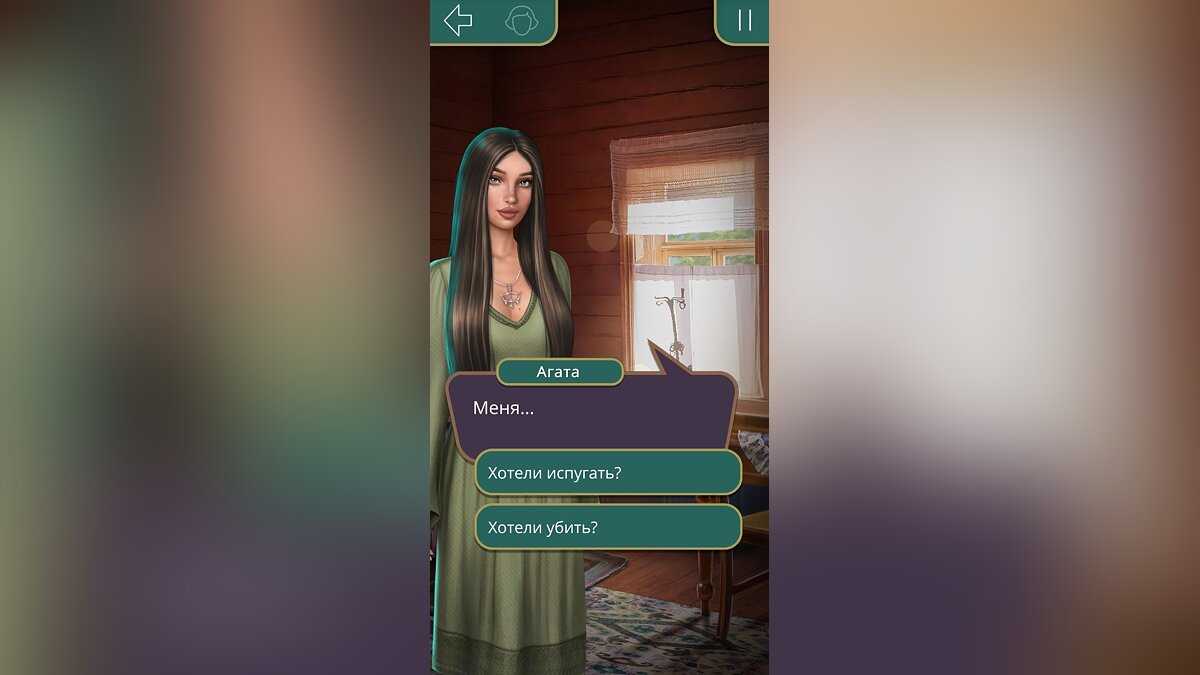1200x675 pixels.
Task: Choose the reply "Хотели испугать?"
Action: pyautogui.click(x=607, y=472)
